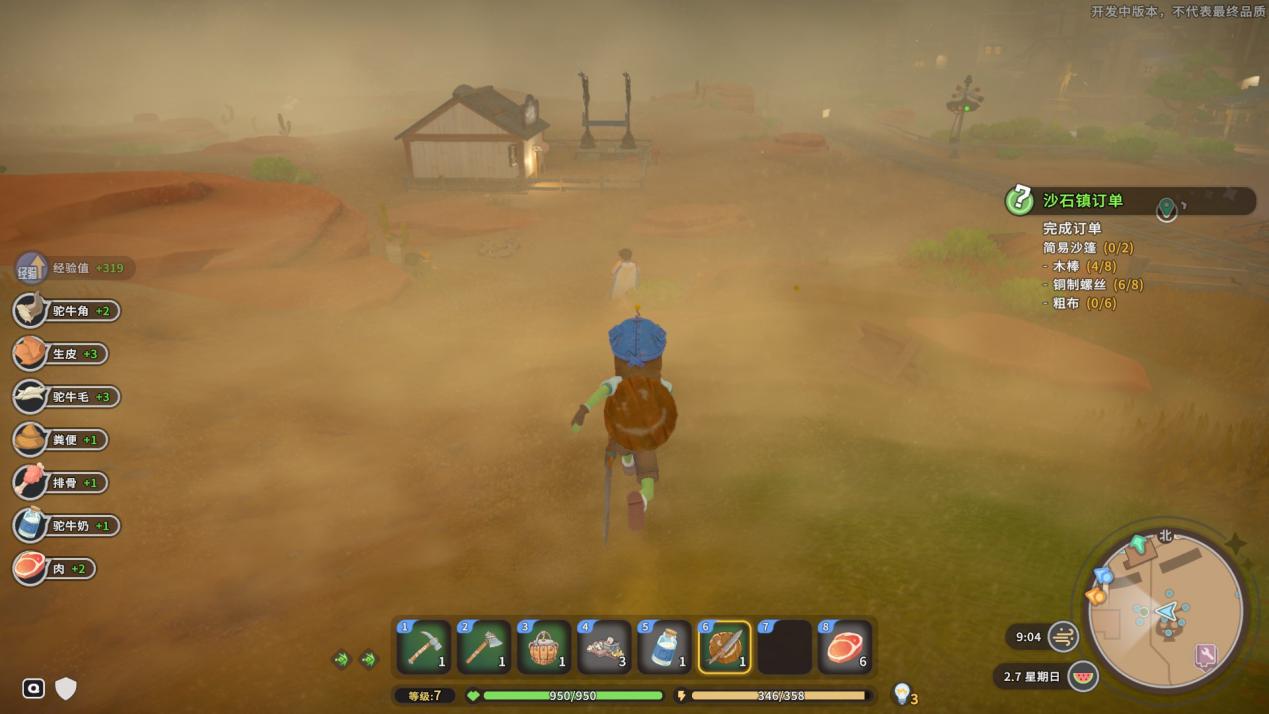Image resolution: width=1269 pixels, height=714 pixels.
Task: Select the pickaxe in hotbar slot 1
Action: (424, 647)
